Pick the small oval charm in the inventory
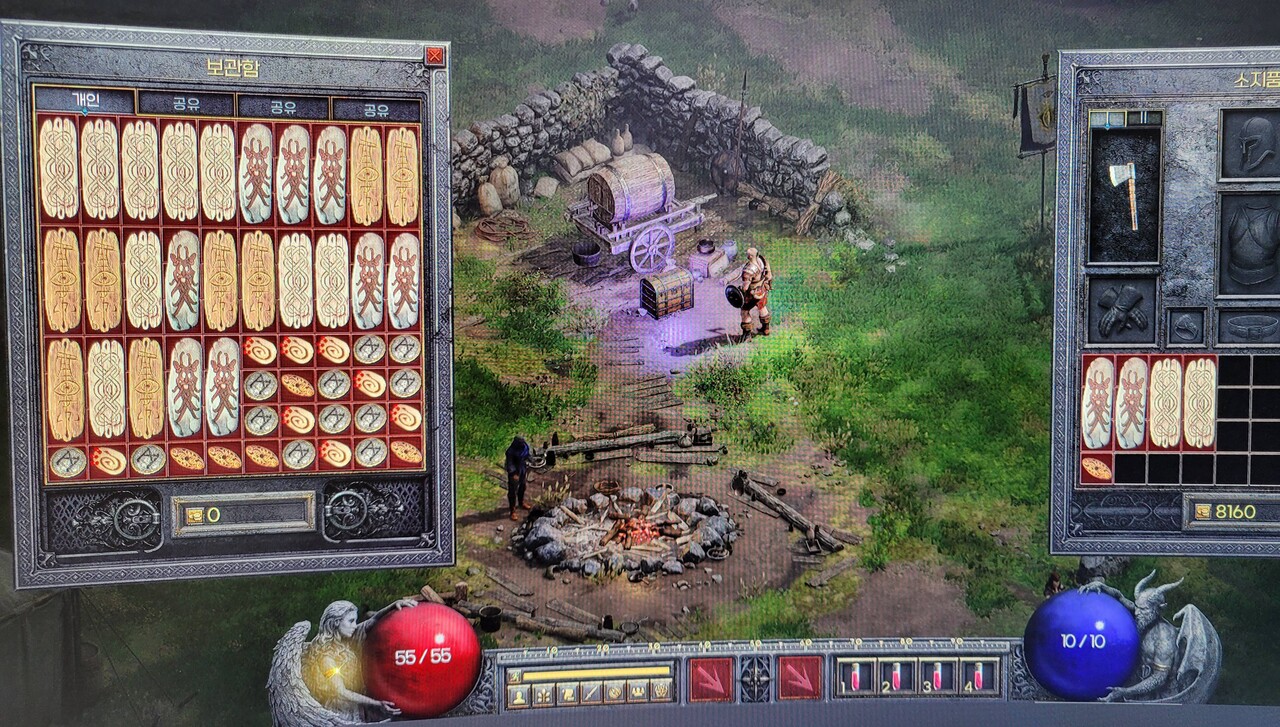The height and width of the screenshot is (727, 1280). tap(1097, 468)
